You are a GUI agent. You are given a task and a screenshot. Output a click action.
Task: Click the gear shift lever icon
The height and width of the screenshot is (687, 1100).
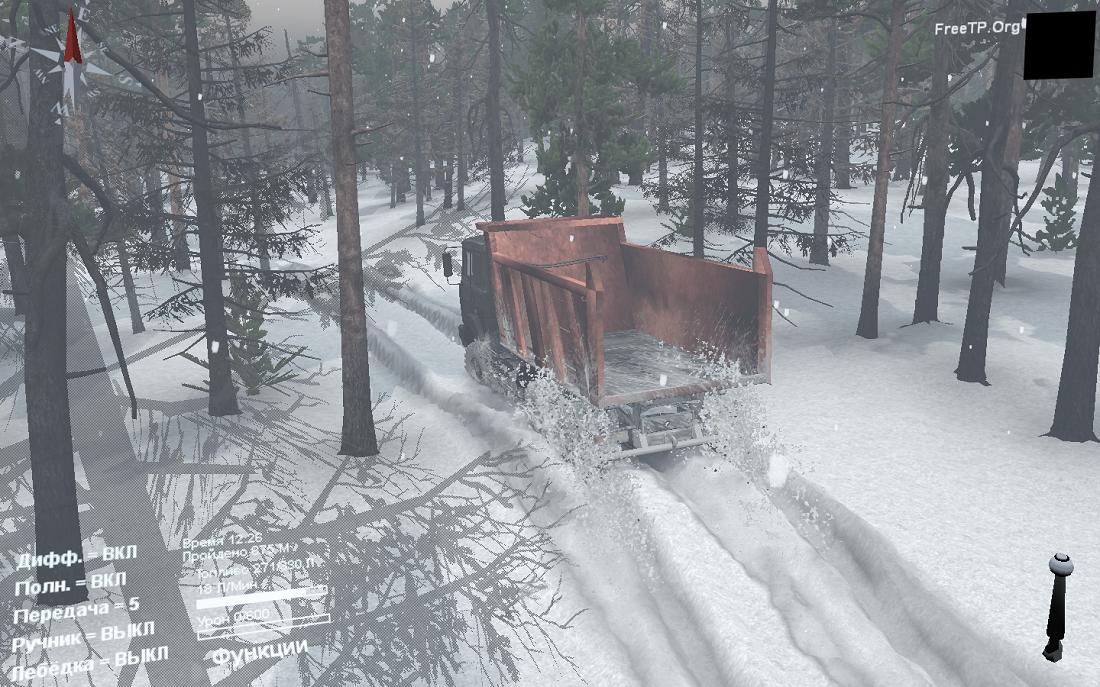1057,605
